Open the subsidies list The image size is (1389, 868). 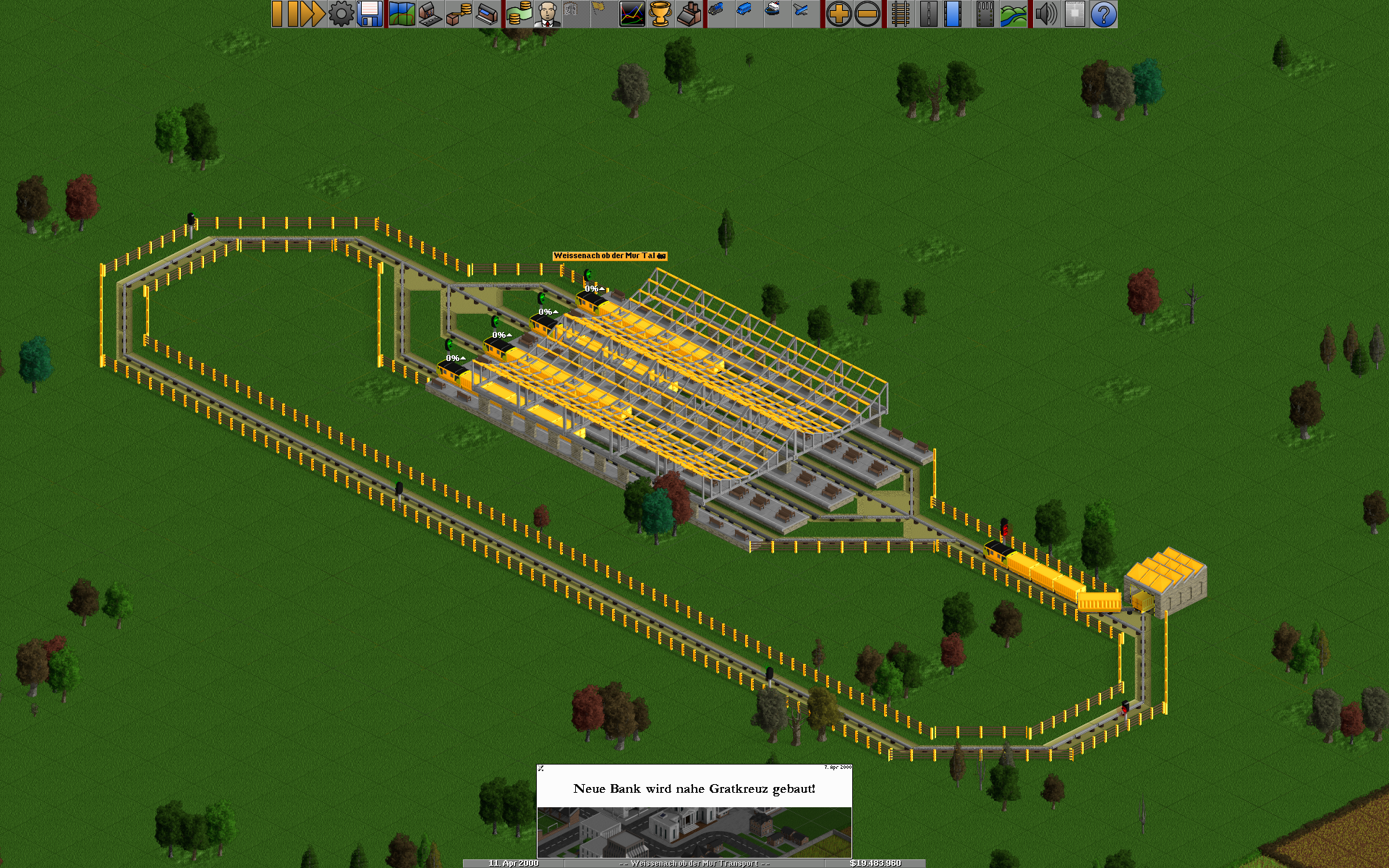tap(459, 14)
